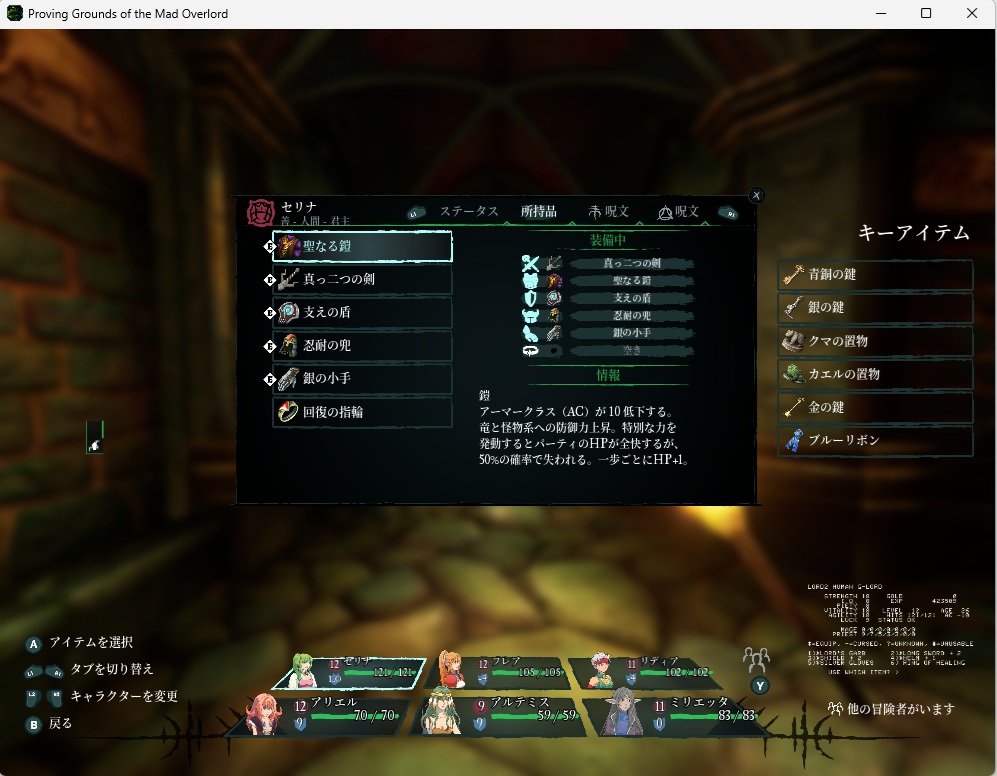Select the 聖なる鎧 armor item
997x776 pixels.
tap(362, 246)
